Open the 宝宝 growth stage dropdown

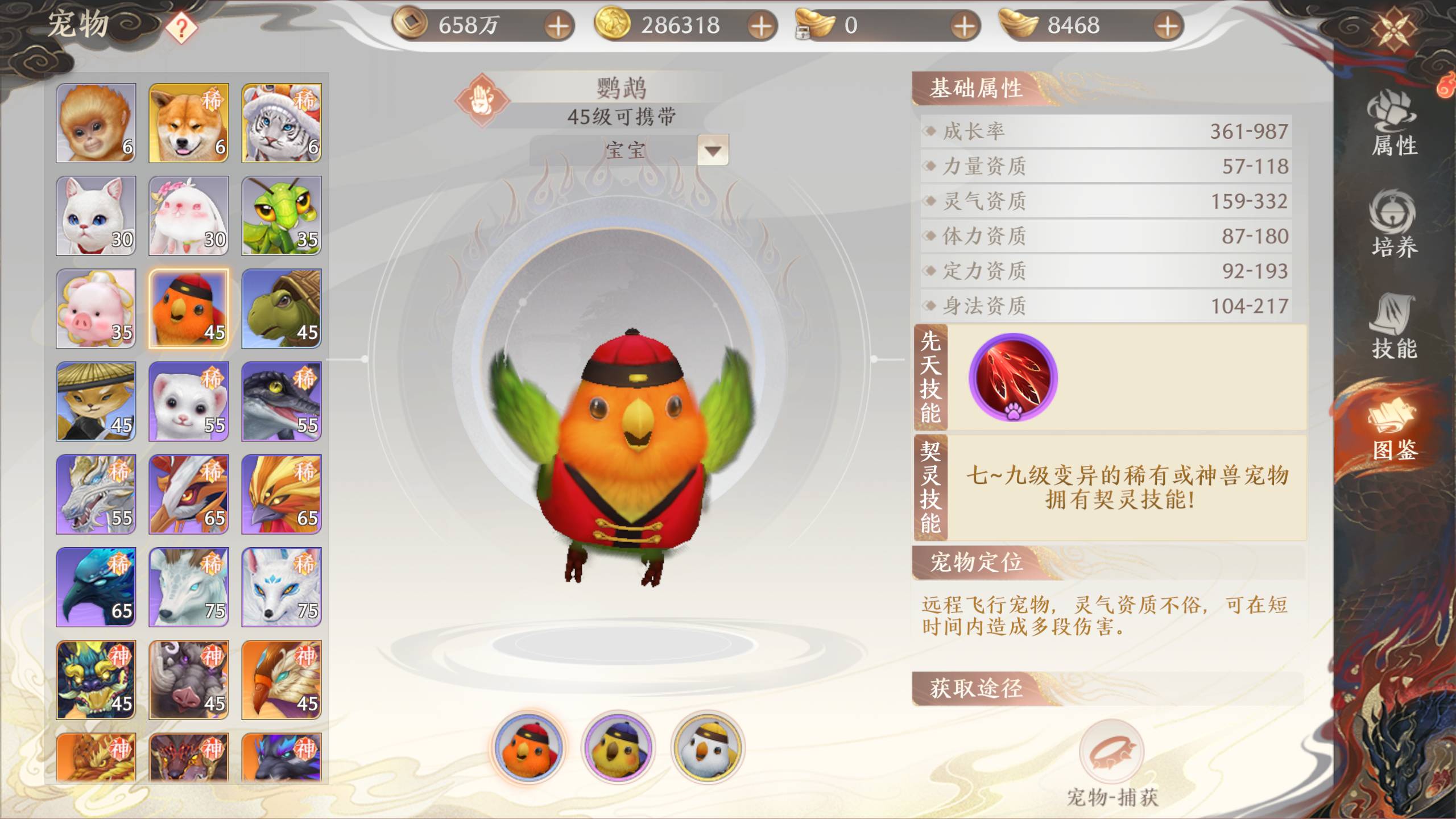[713, 151]
